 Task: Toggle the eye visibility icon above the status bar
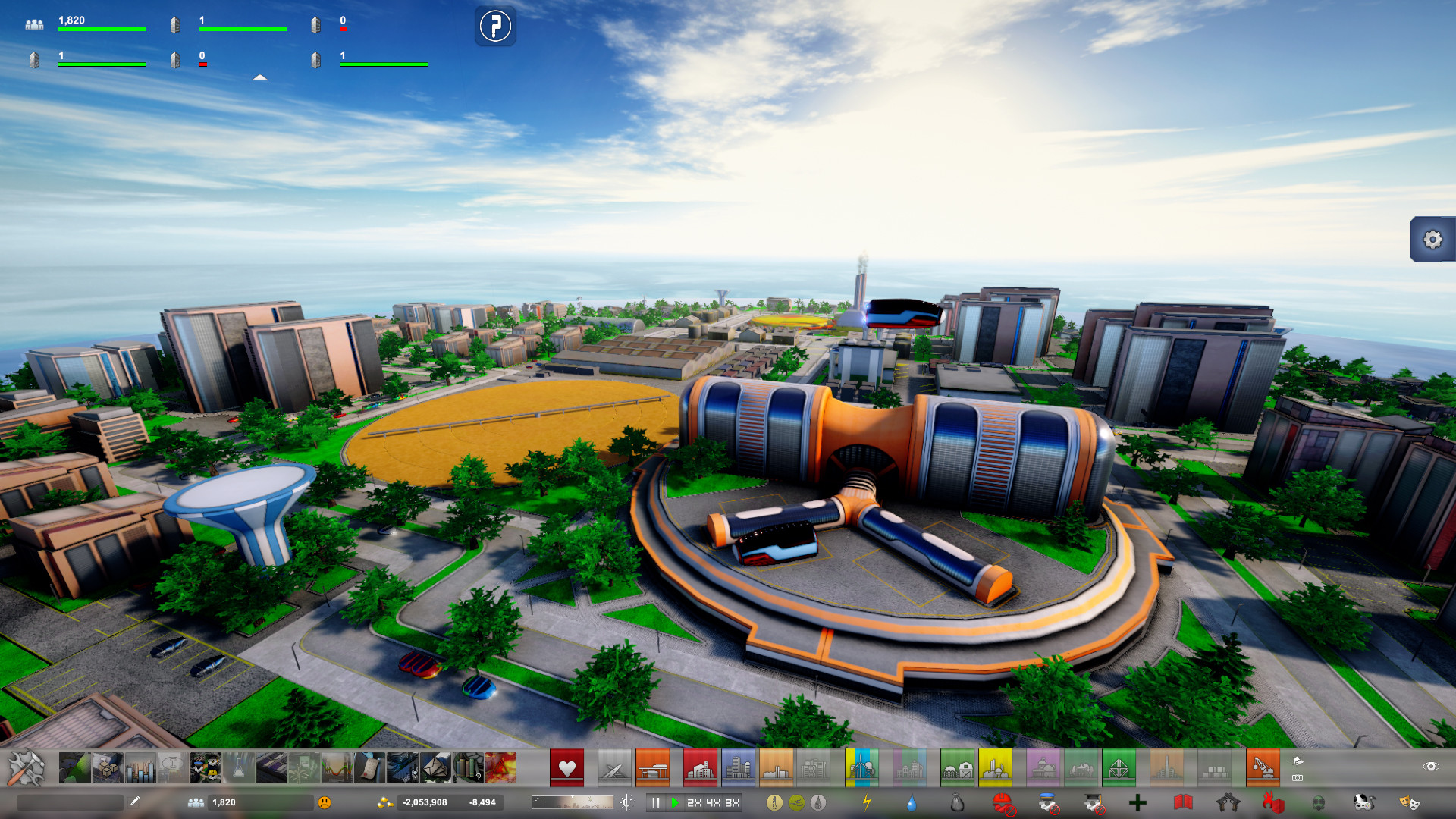pyautogui.click(x=1432, y=767)
